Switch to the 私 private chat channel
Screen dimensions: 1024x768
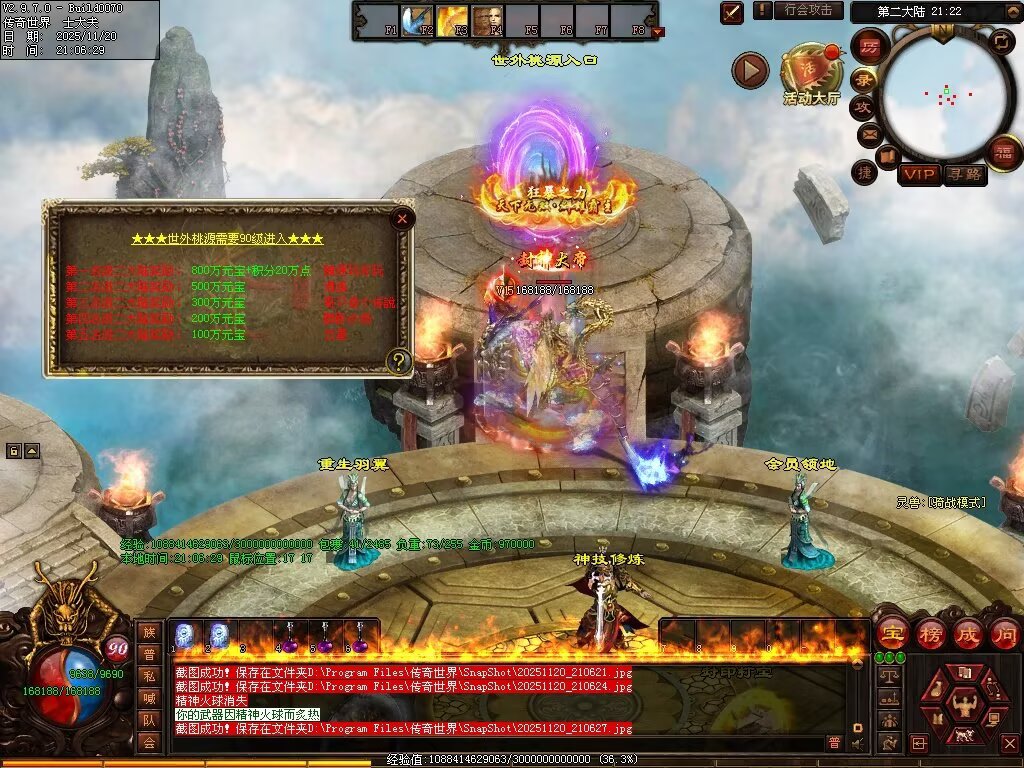[x=148, y=675]
